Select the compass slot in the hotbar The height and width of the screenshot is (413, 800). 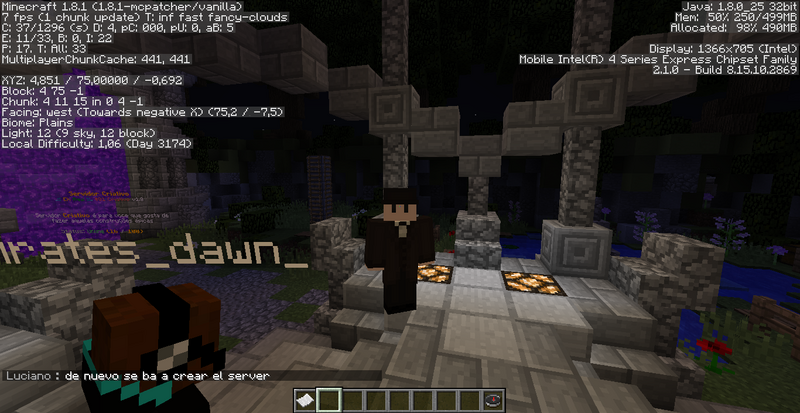493,401
